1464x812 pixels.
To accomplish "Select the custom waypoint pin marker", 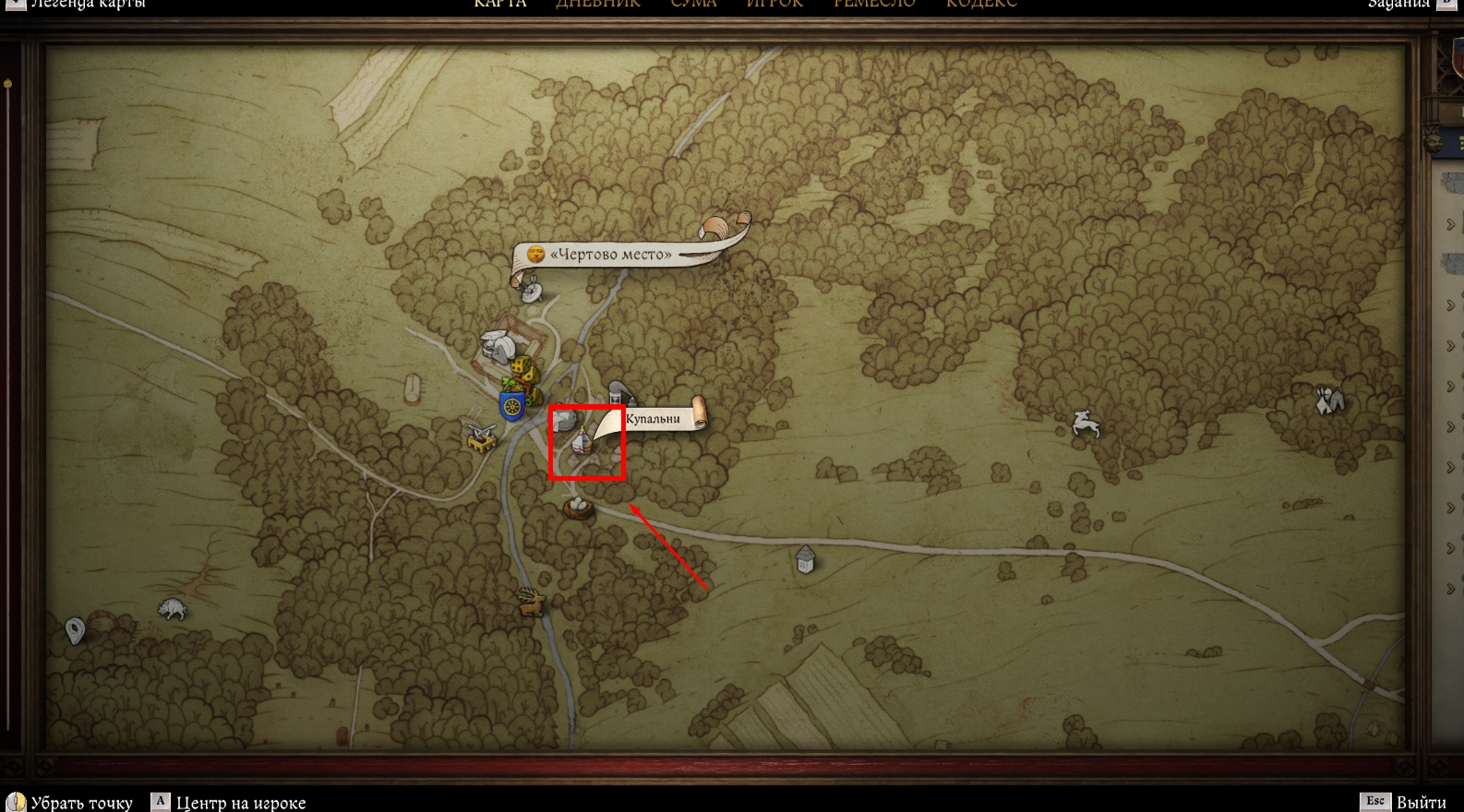I will click(76, 631).
